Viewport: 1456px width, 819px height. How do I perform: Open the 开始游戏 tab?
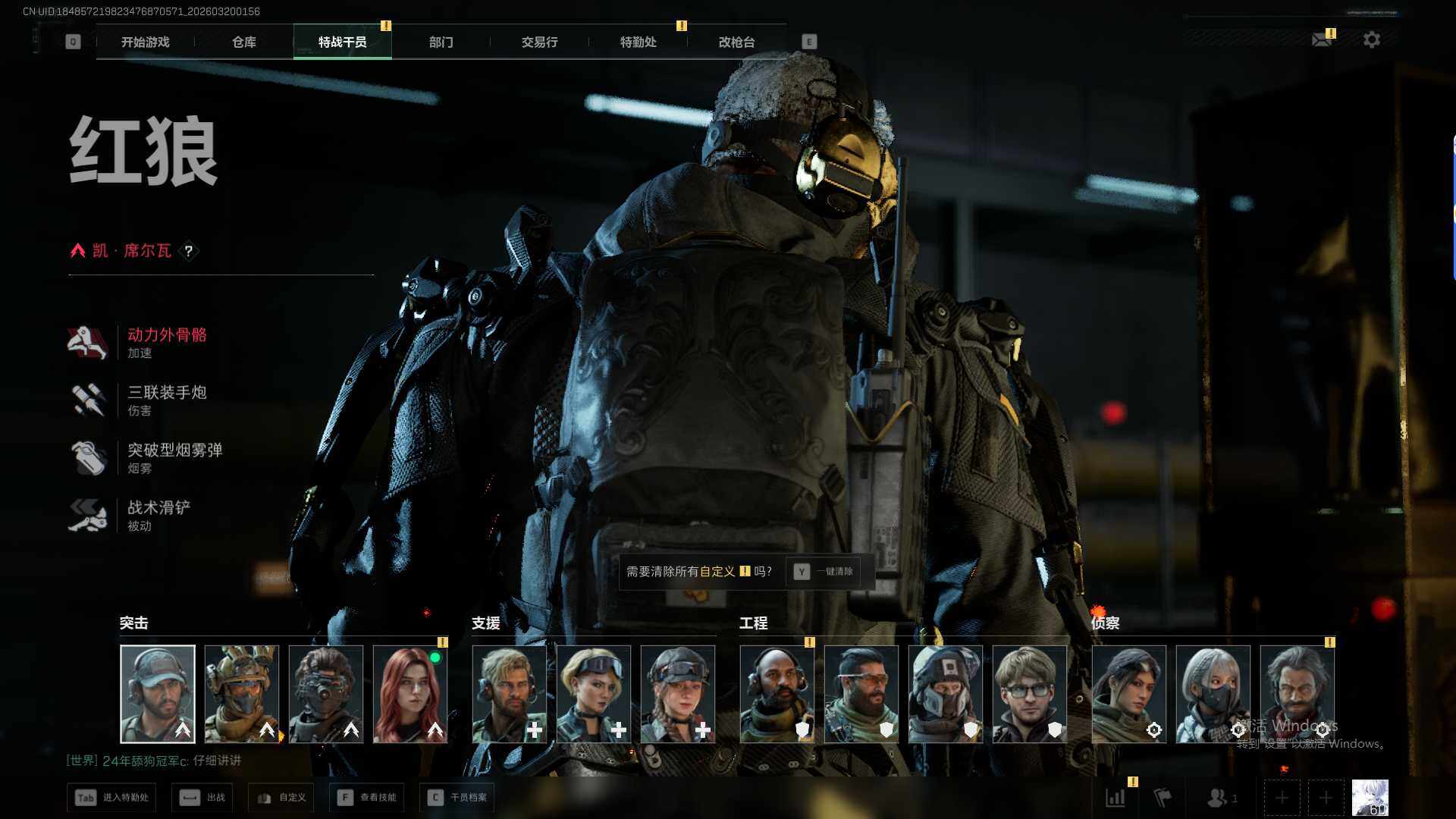point(145,42)
